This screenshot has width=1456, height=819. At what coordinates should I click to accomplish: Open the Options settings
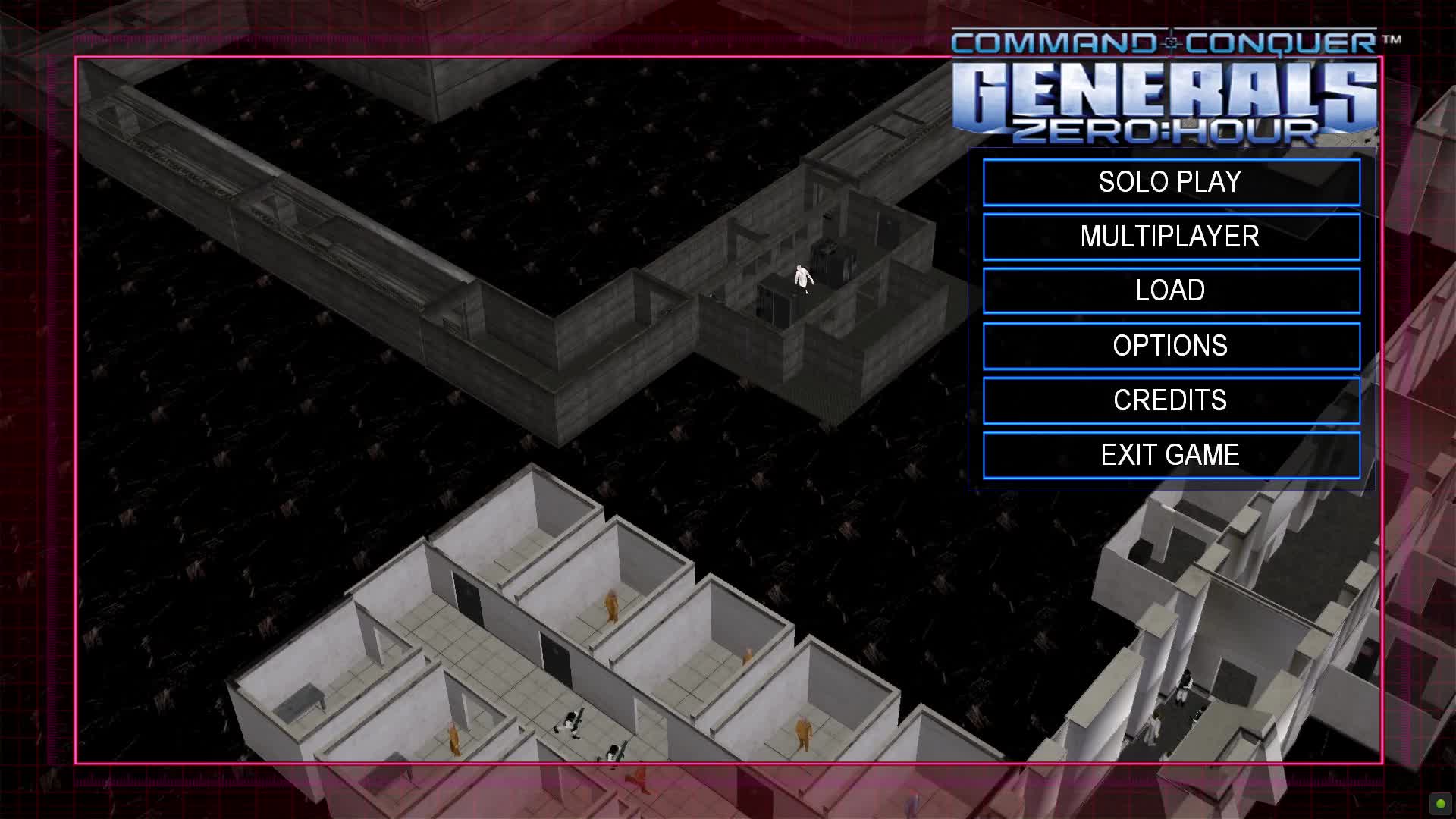point(1171,346)
